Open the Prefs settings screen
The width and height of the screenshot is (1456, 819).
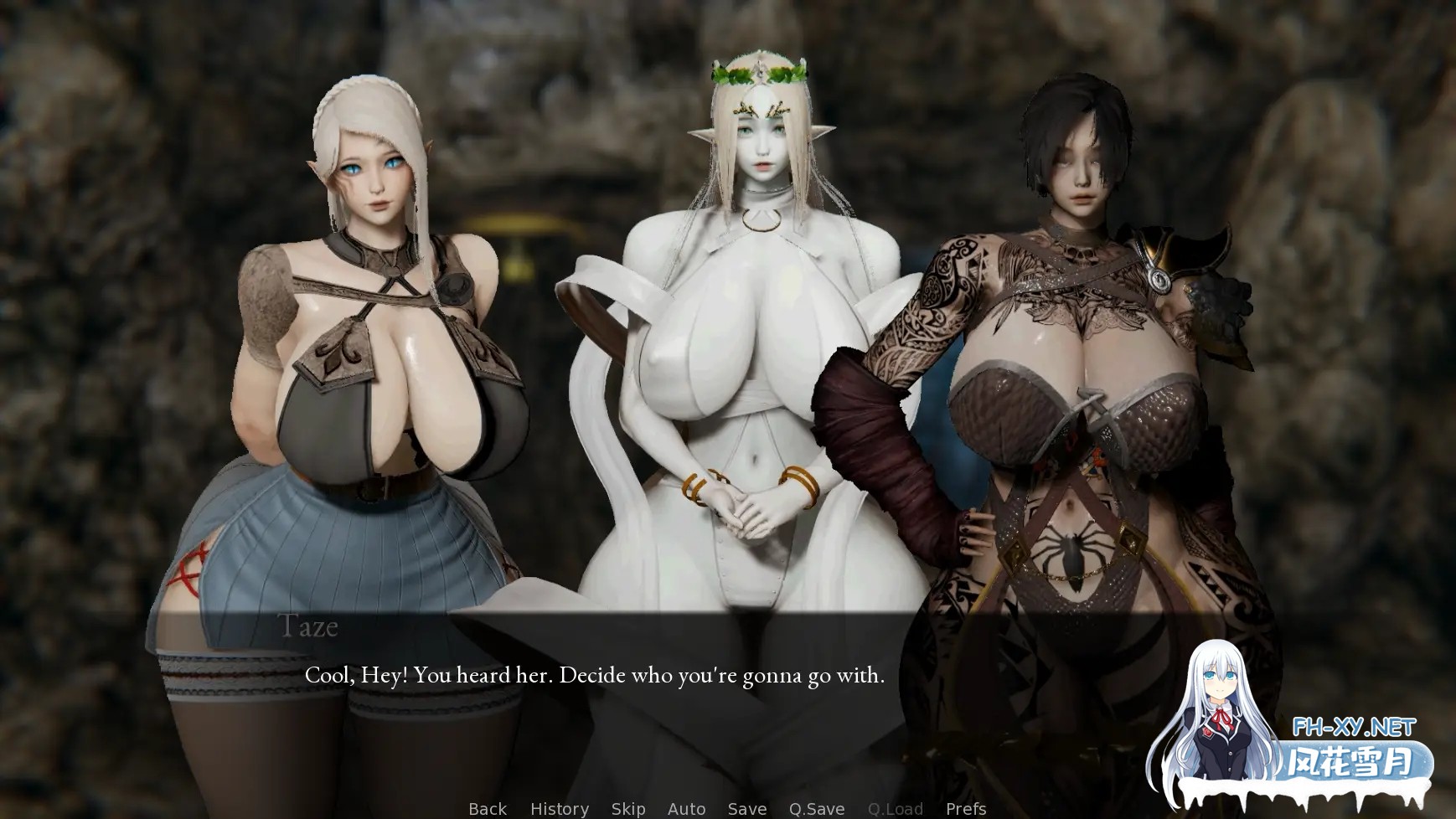coord(965,808)
